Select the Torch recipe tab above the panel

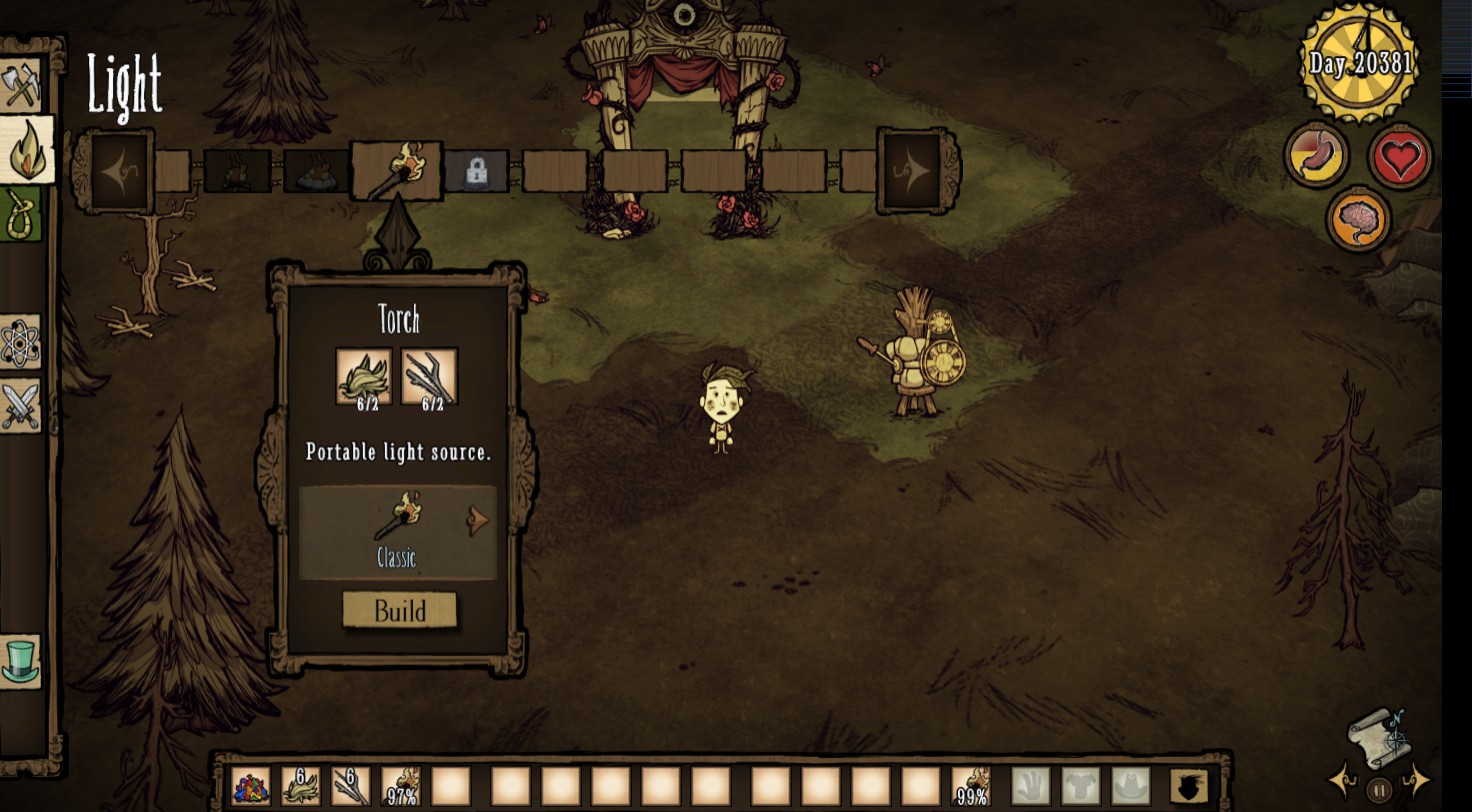[398, 169]
